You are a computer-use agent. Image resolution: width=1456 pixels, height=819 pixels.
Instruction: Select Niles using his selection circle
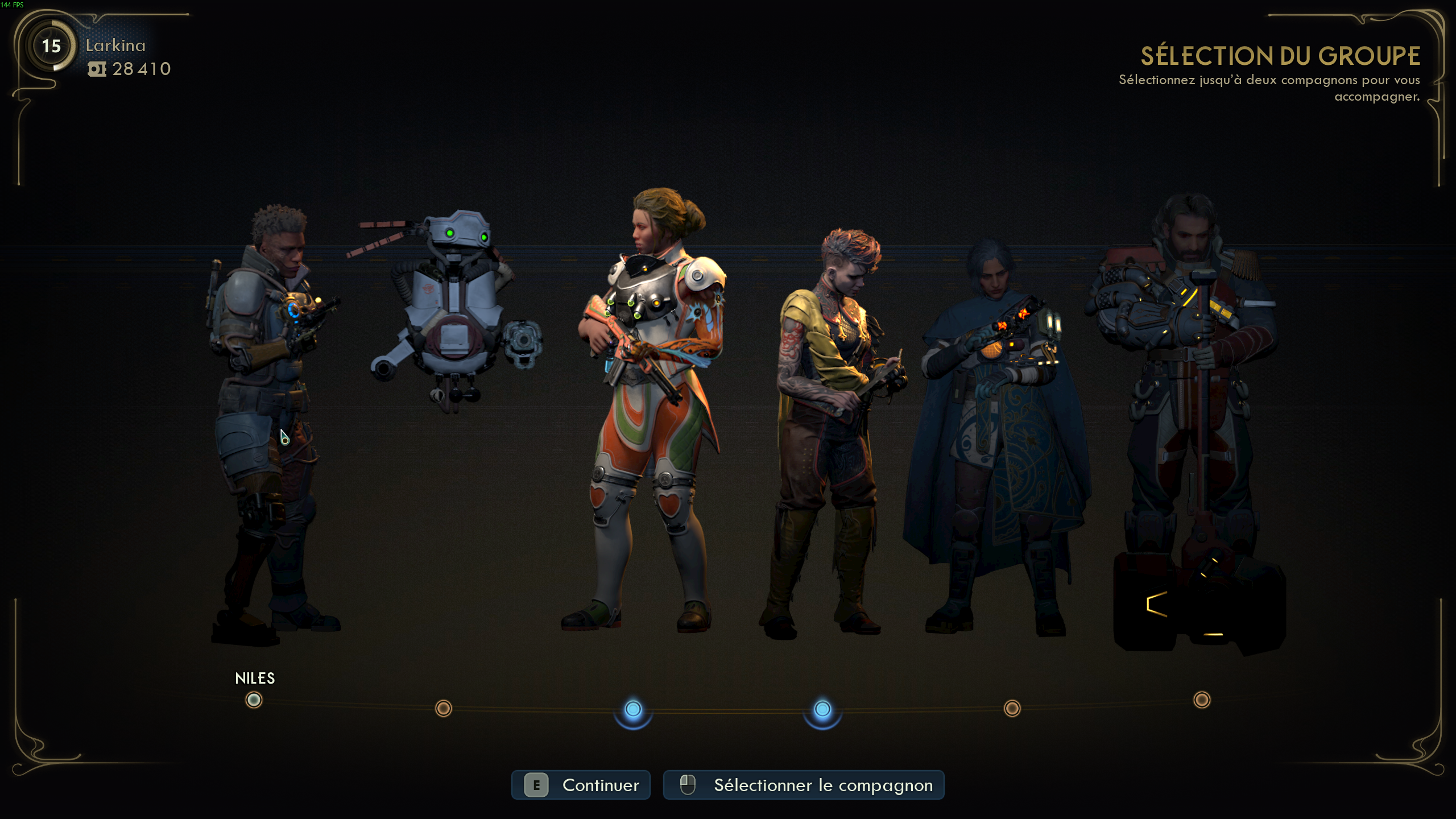coord(253,701)
